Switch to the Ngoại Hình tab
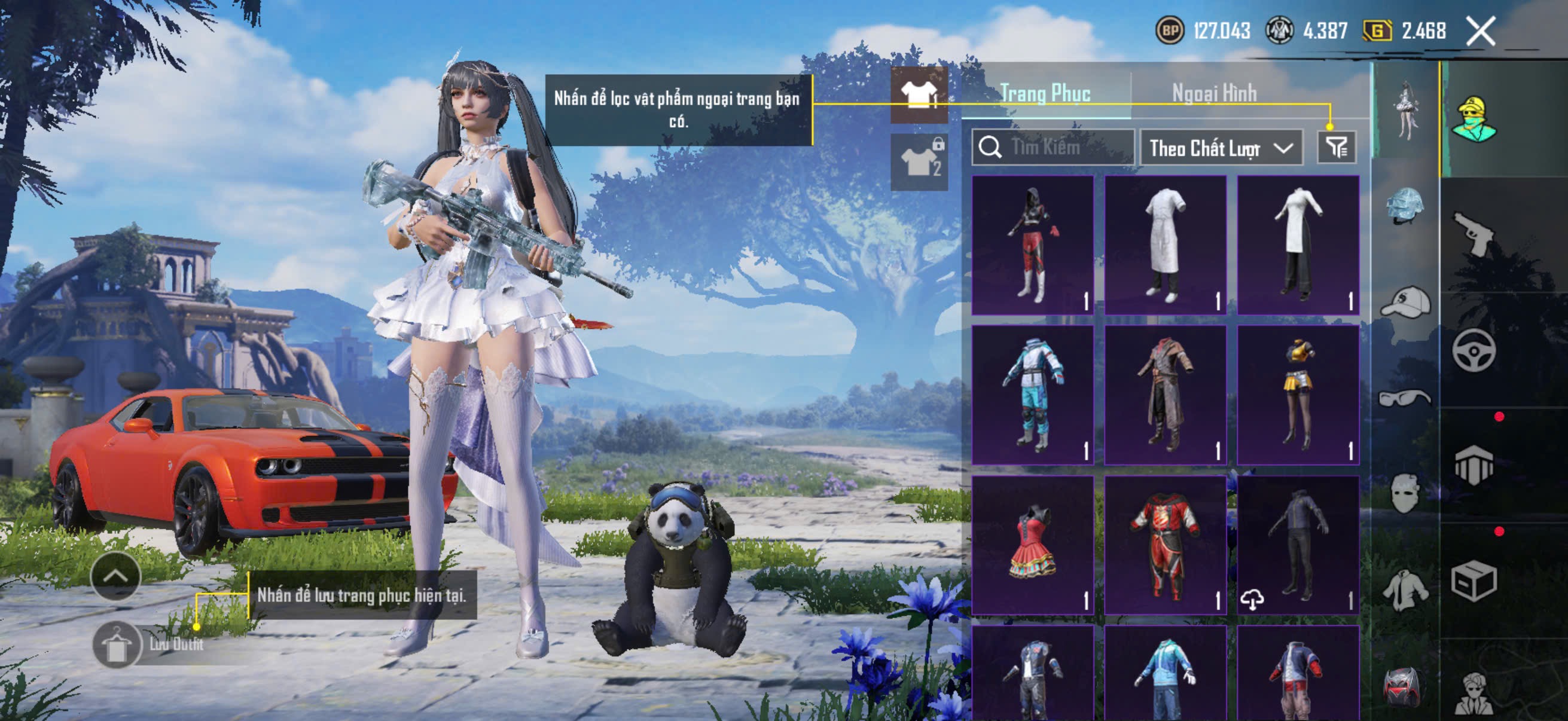 point(1214,93)
